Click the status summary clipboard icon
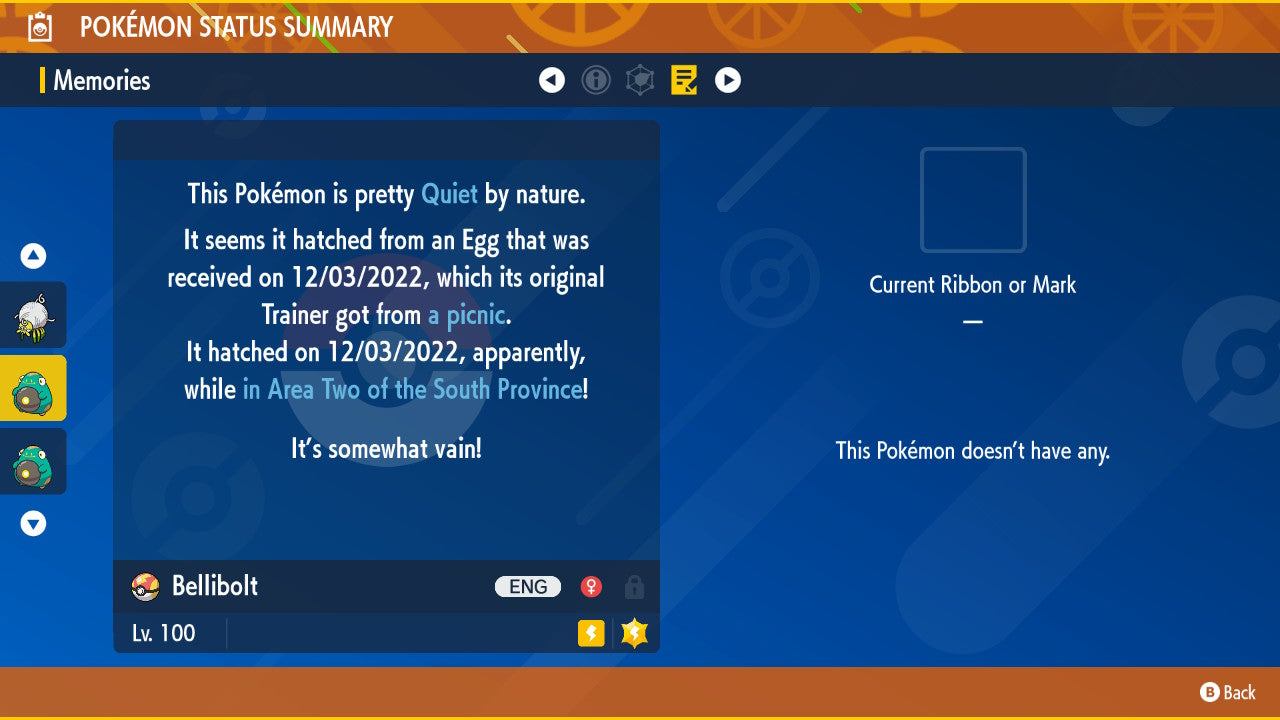Screen dimensions: 1280x720 click(40, 26)
